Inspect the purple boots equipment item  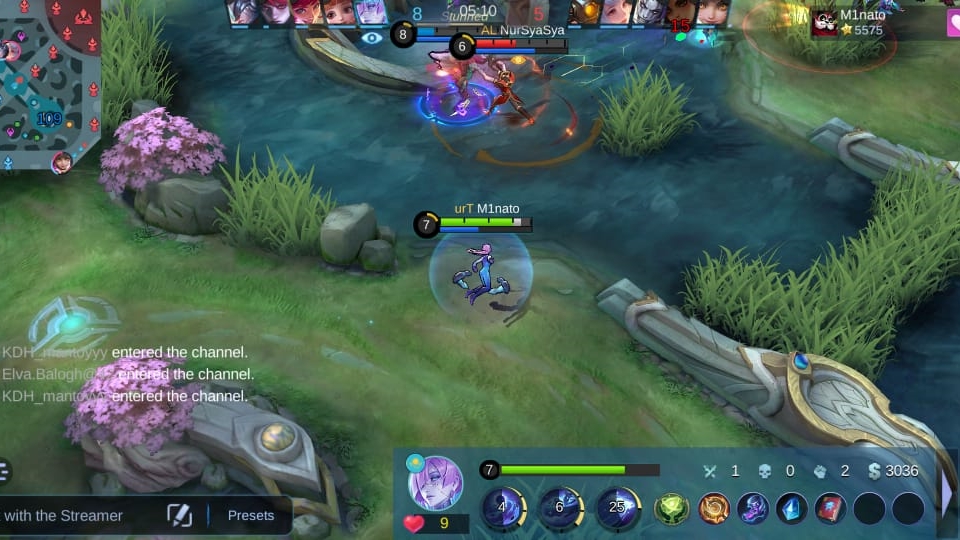752,509
